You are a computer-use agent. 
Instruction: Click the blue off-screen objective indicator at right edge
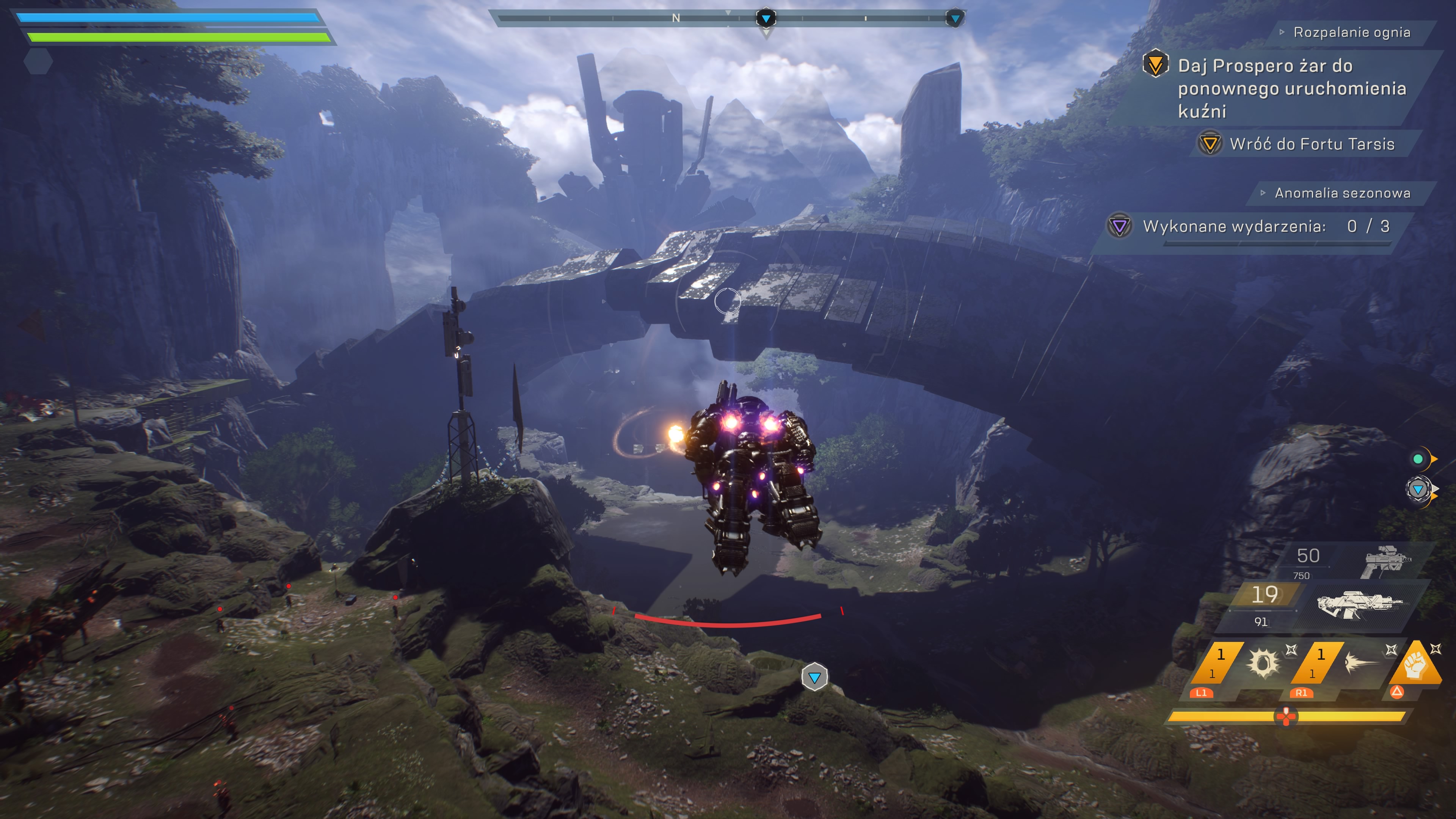tap(1418, 490)
